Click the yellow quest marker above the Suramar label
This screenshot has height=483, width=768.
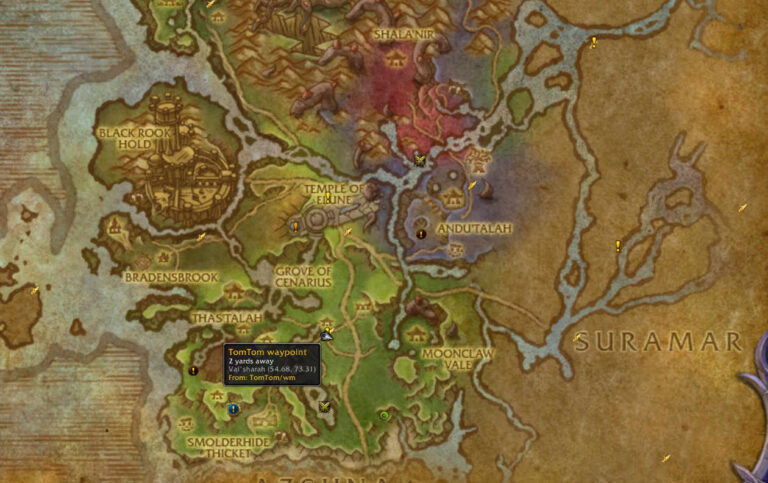(618, 245)
